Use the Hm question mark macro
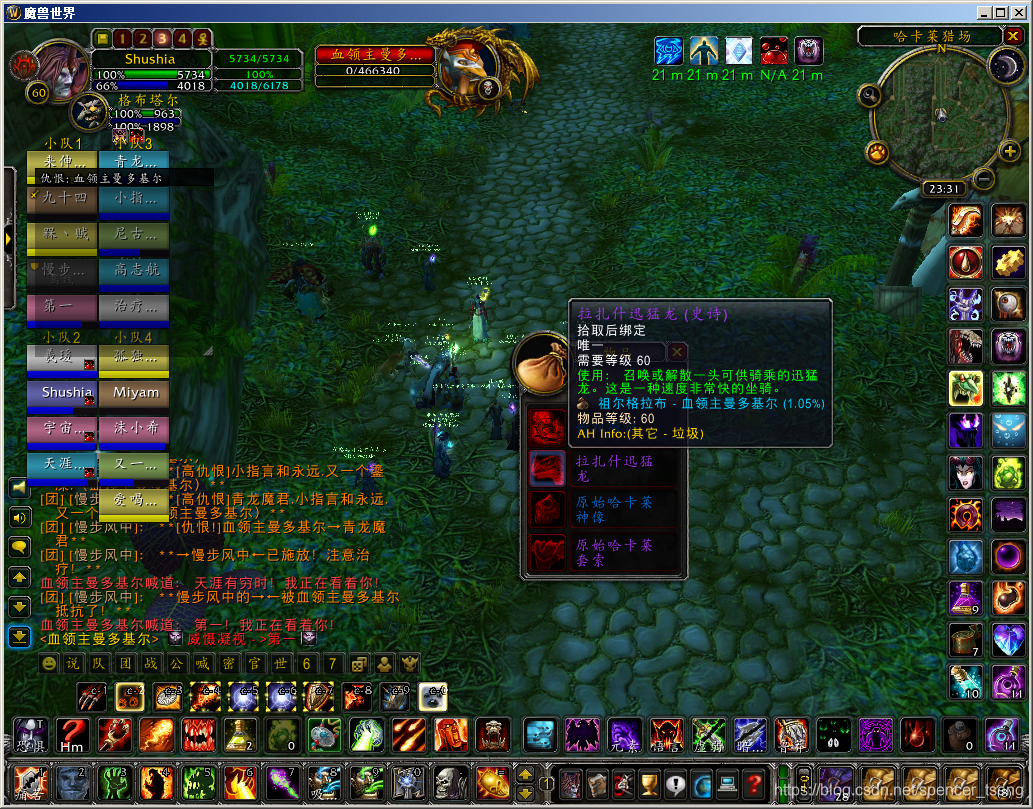 coord(70,735)
